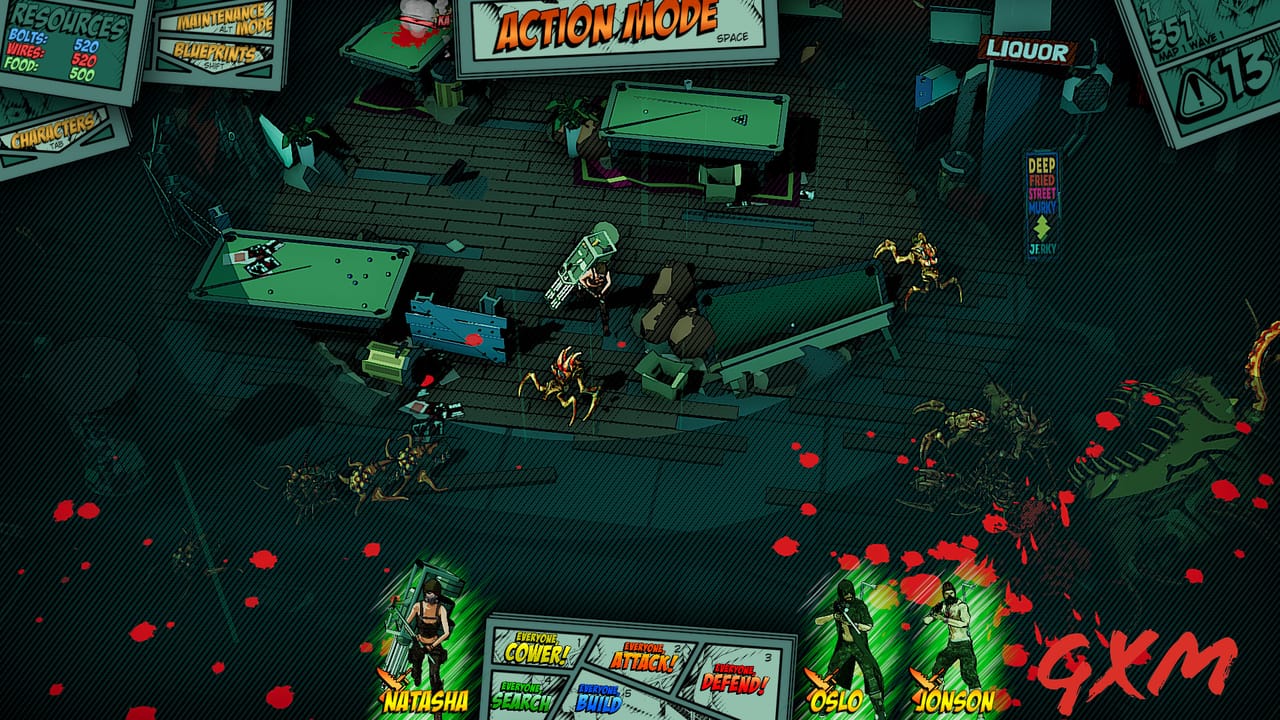
Task: Select Natasha's character portrait
Action: click(x=428, y=625)
